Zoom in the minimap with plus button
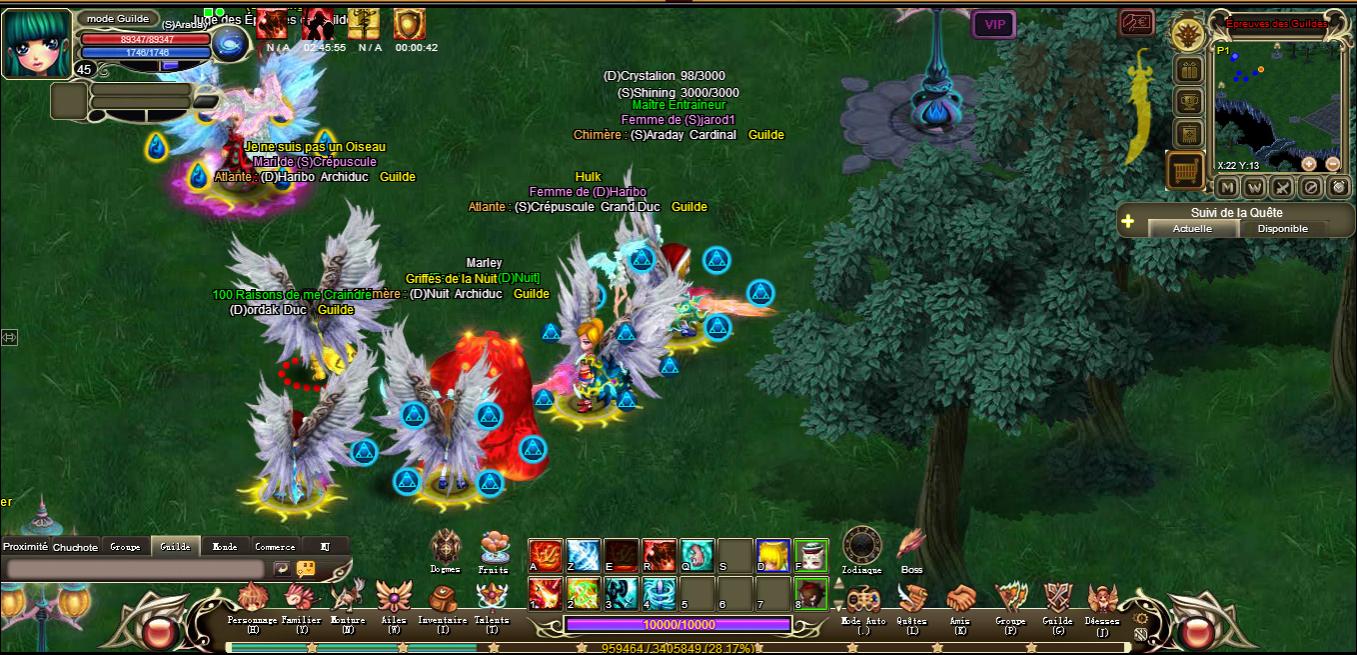1357x655 pixels. (x=1309, y=164)
